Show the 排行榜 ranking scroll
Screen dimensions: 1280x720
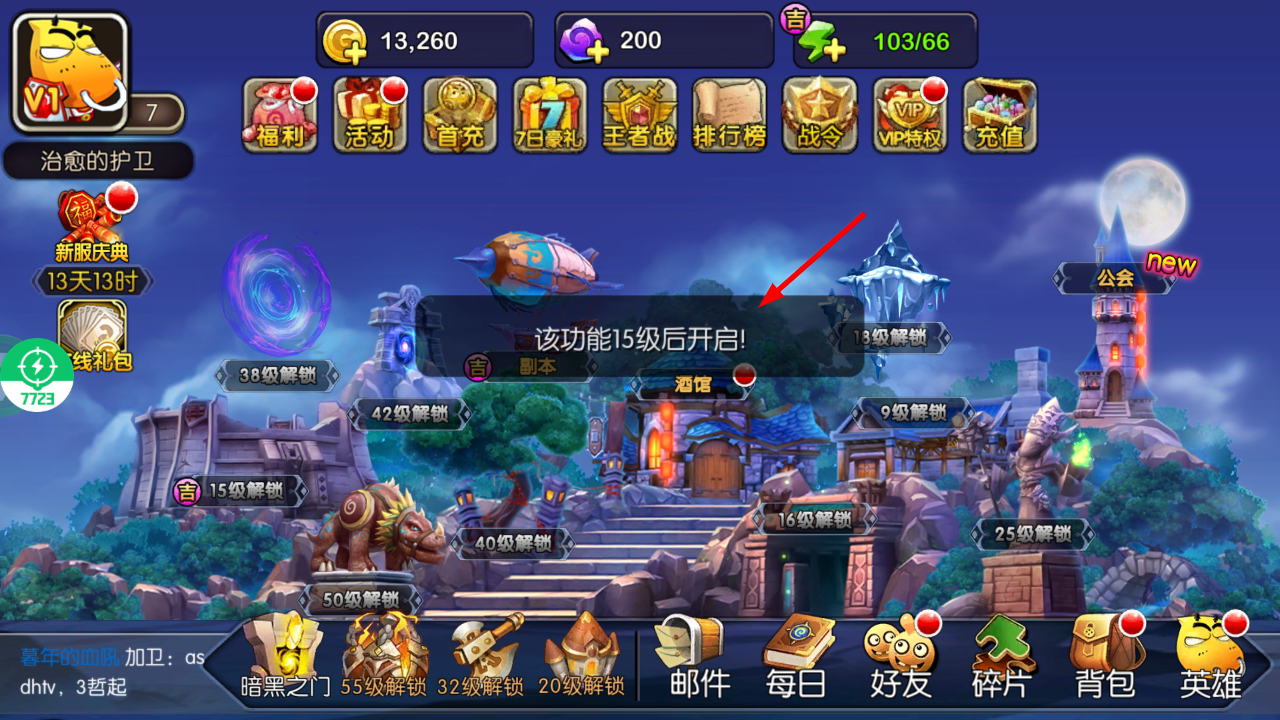(x=730, y=115)
